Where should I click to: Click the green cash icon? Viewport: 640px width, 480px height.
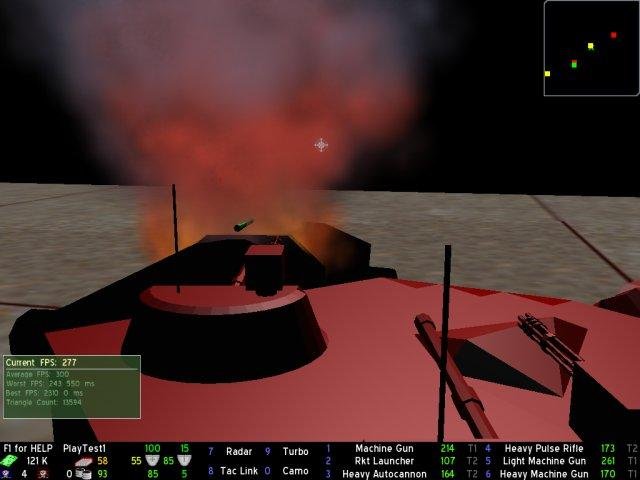9,461
